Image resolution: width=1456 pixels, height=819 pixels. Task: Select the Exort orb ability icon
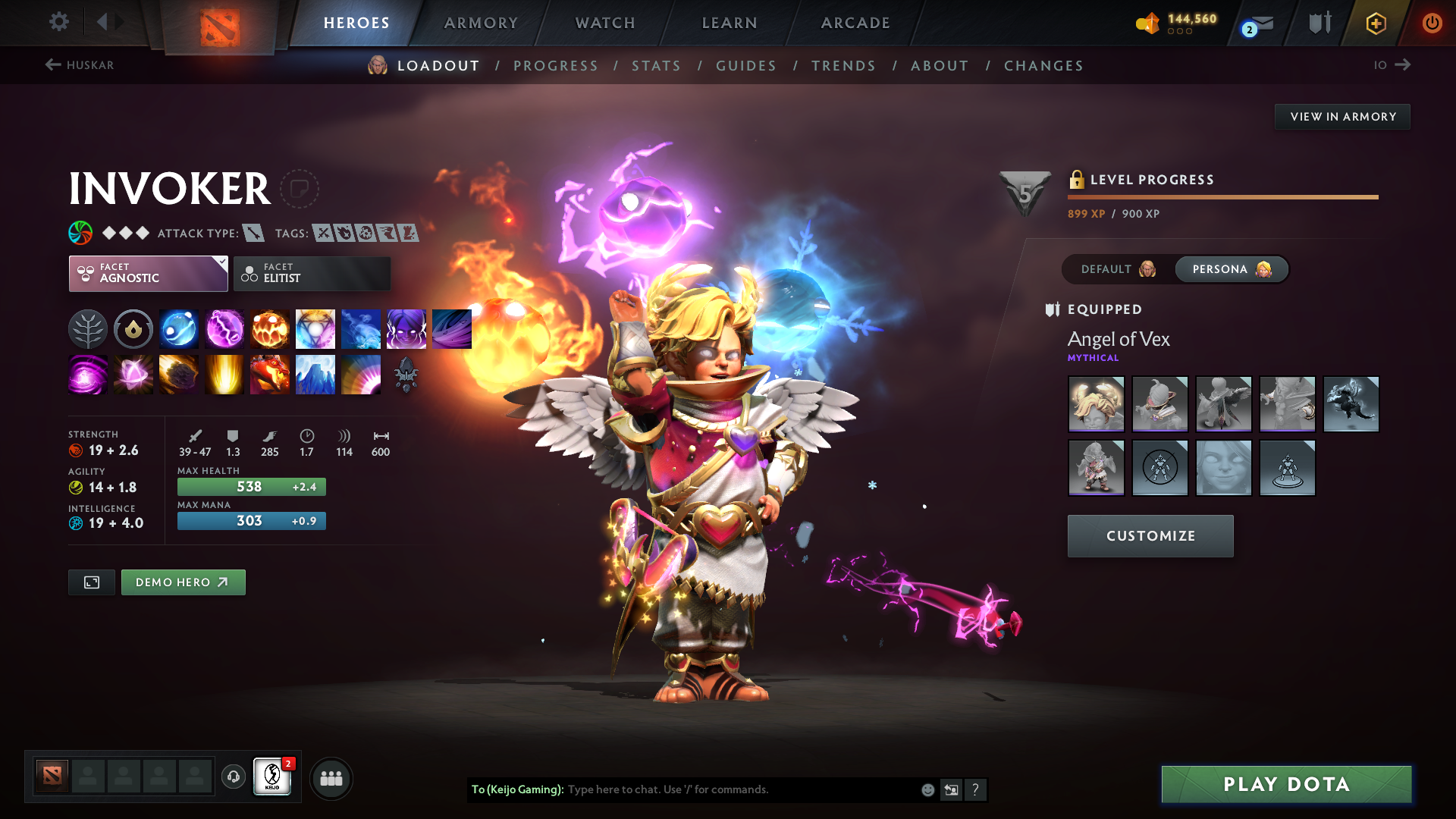(x=270, y=328)
